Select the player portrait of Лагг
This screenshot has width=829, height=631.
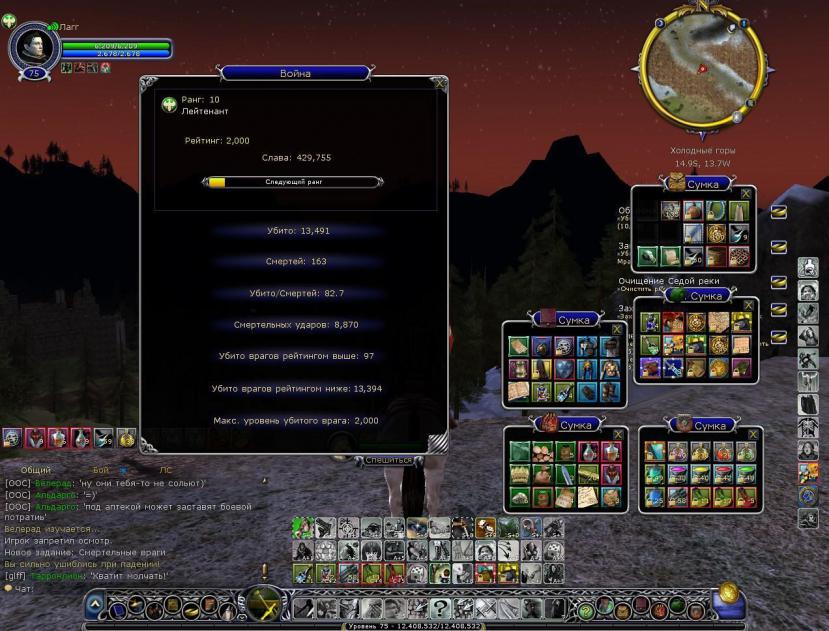click(34, 45)
